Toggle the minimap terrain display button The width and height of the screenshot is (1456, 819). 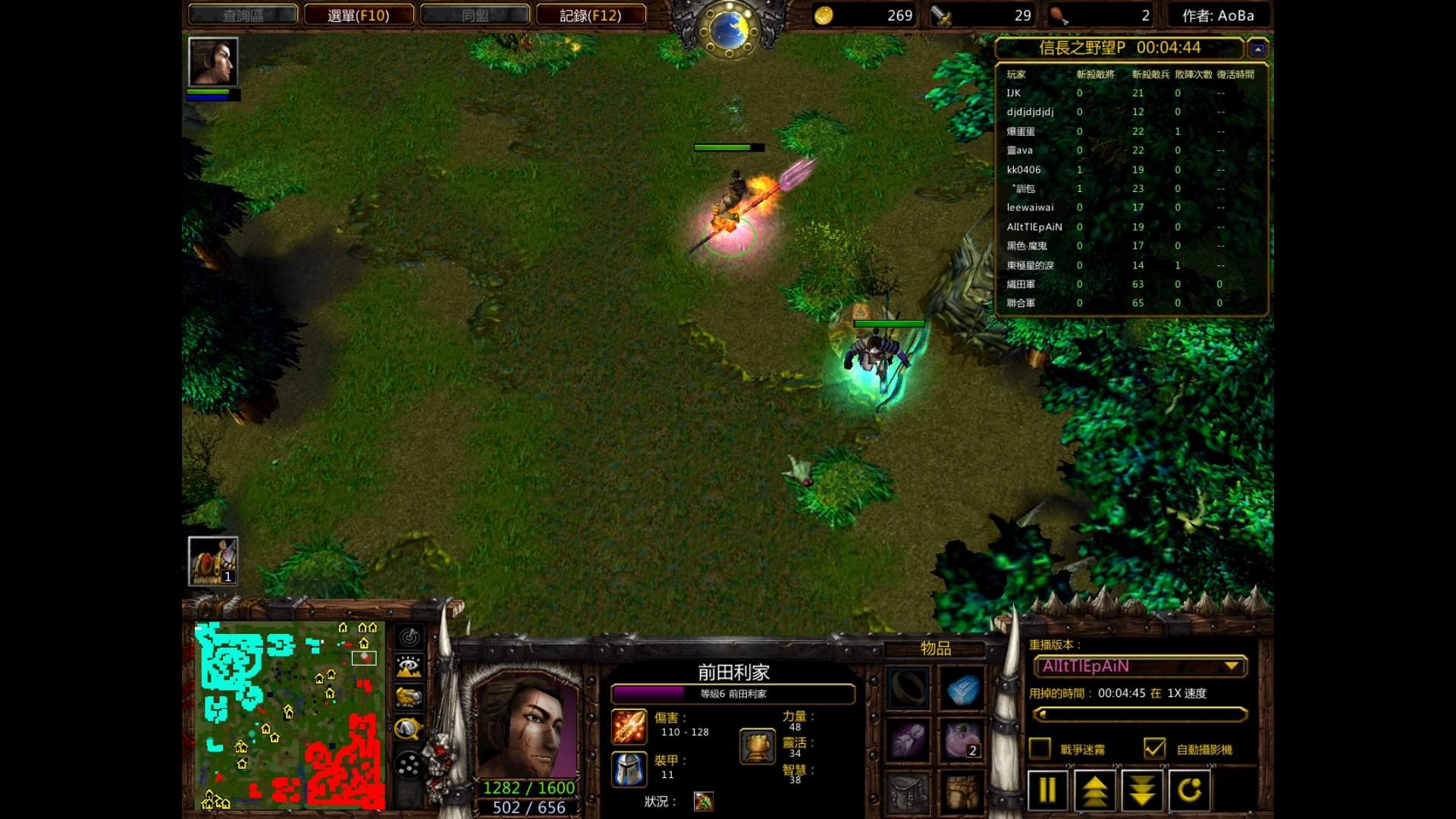coord(409,667)
